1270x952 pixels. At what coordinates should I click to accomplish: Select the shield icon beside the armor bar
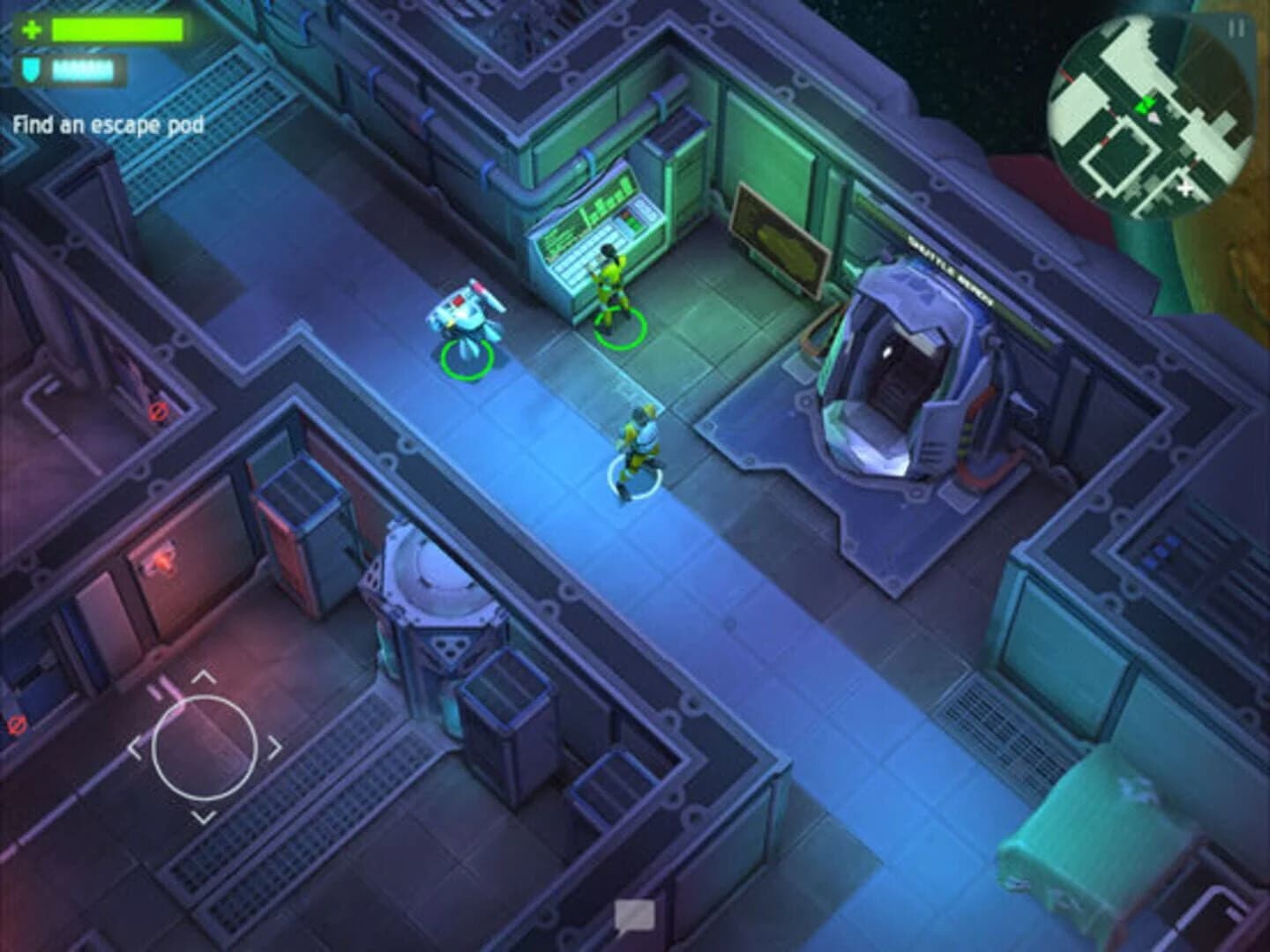[x=29, y=69]
